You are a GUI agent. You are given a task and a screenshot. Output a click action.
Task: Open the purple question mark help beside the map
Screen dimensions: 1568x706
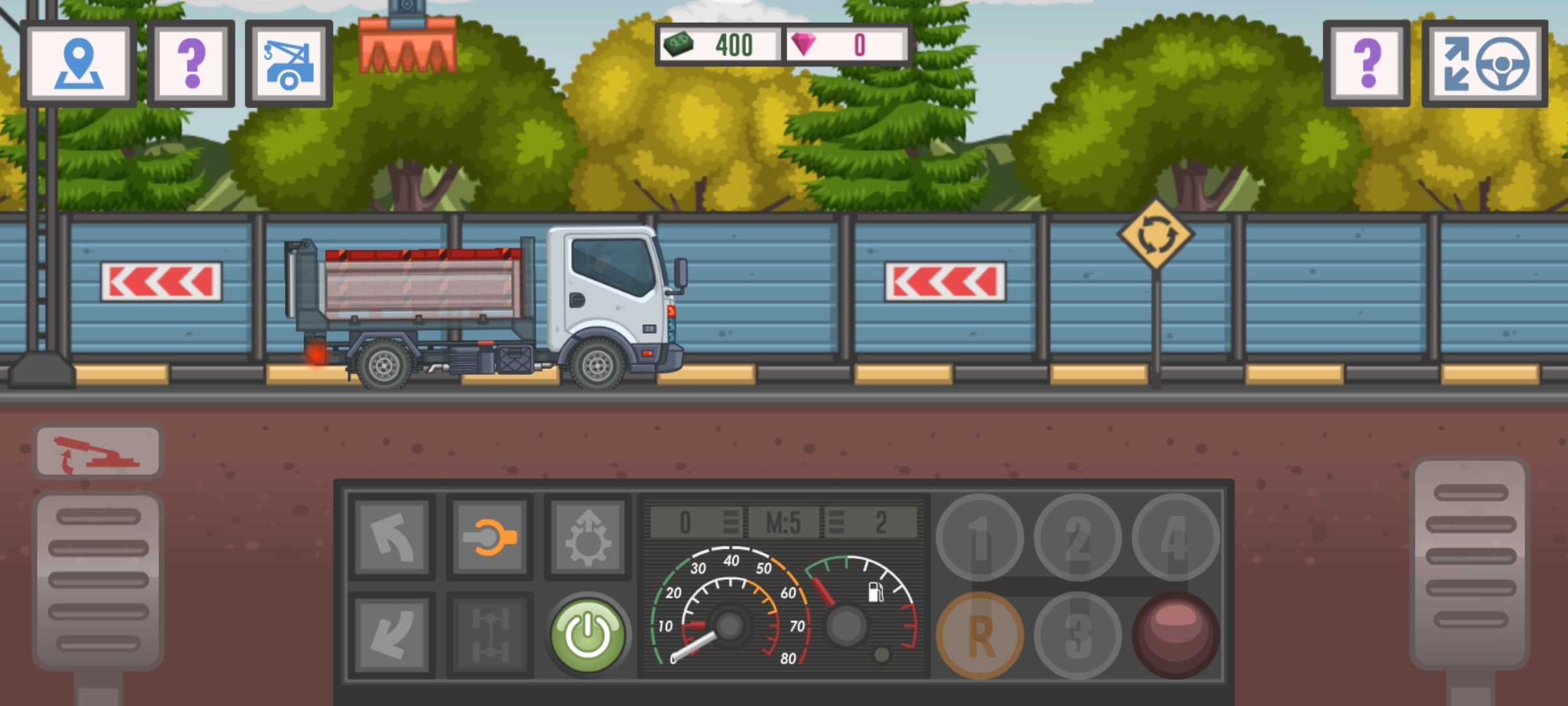click(x=191, y=63)
